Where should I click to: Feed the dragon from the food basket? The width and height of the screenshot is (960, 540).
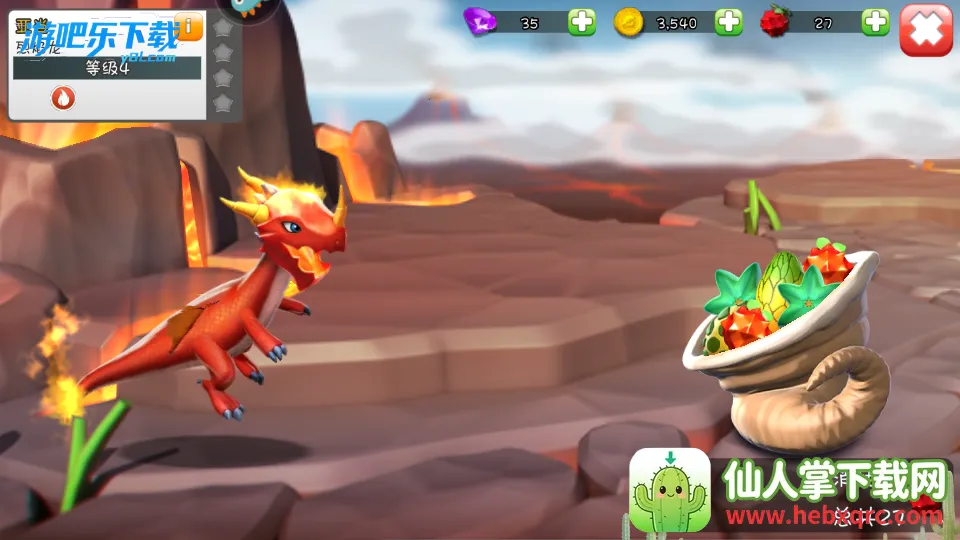click(790, 340)
